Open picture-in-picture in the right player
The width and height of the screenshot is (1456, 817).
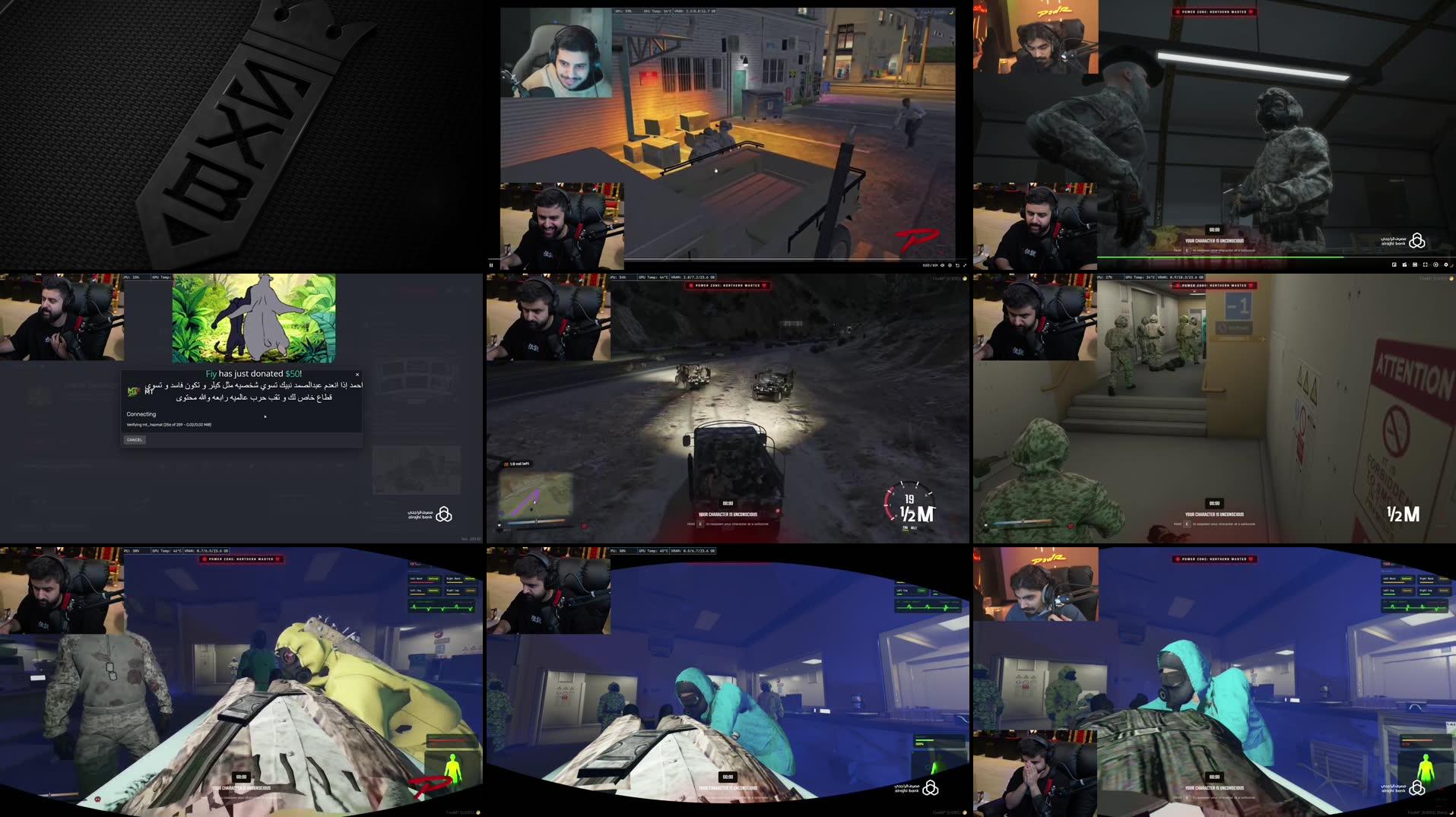click(x=1394, y=264)
